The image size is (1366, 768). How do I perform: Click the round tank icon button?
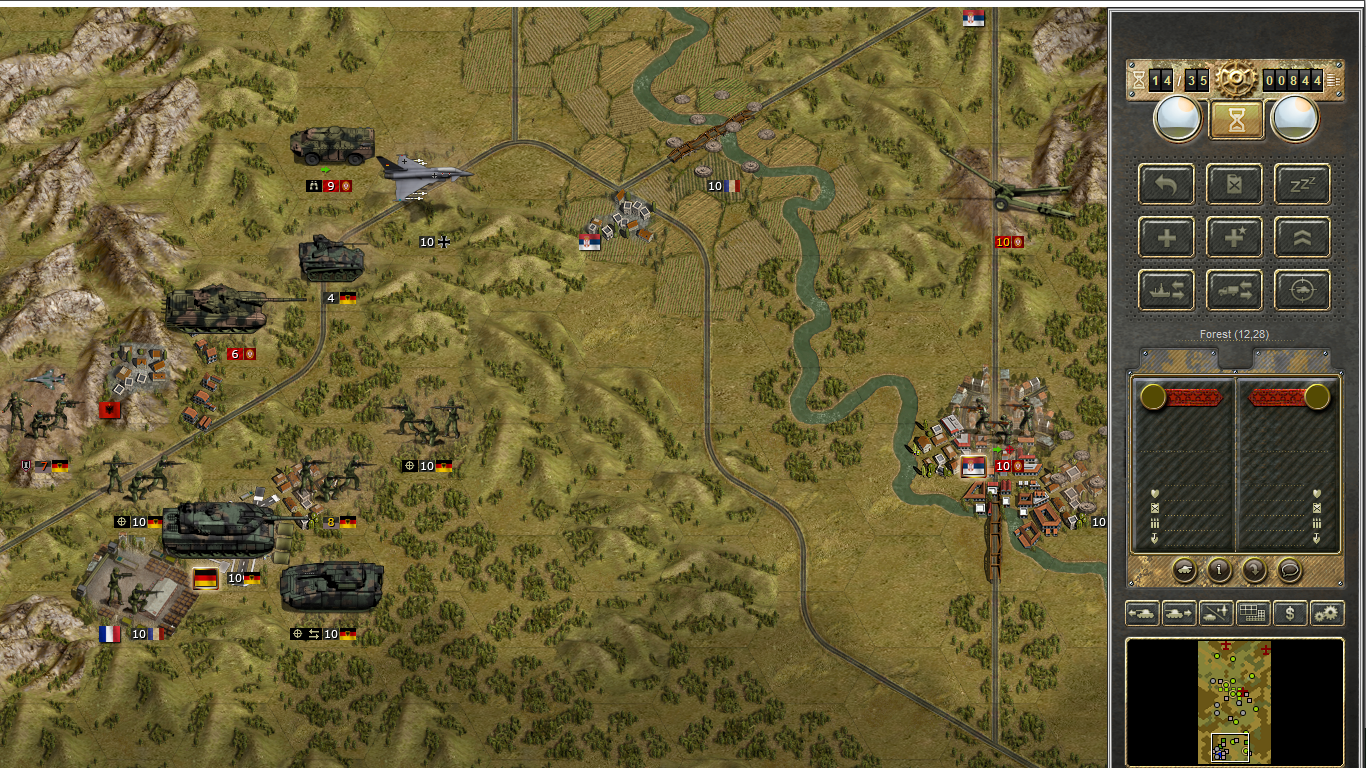(1184, 570)
